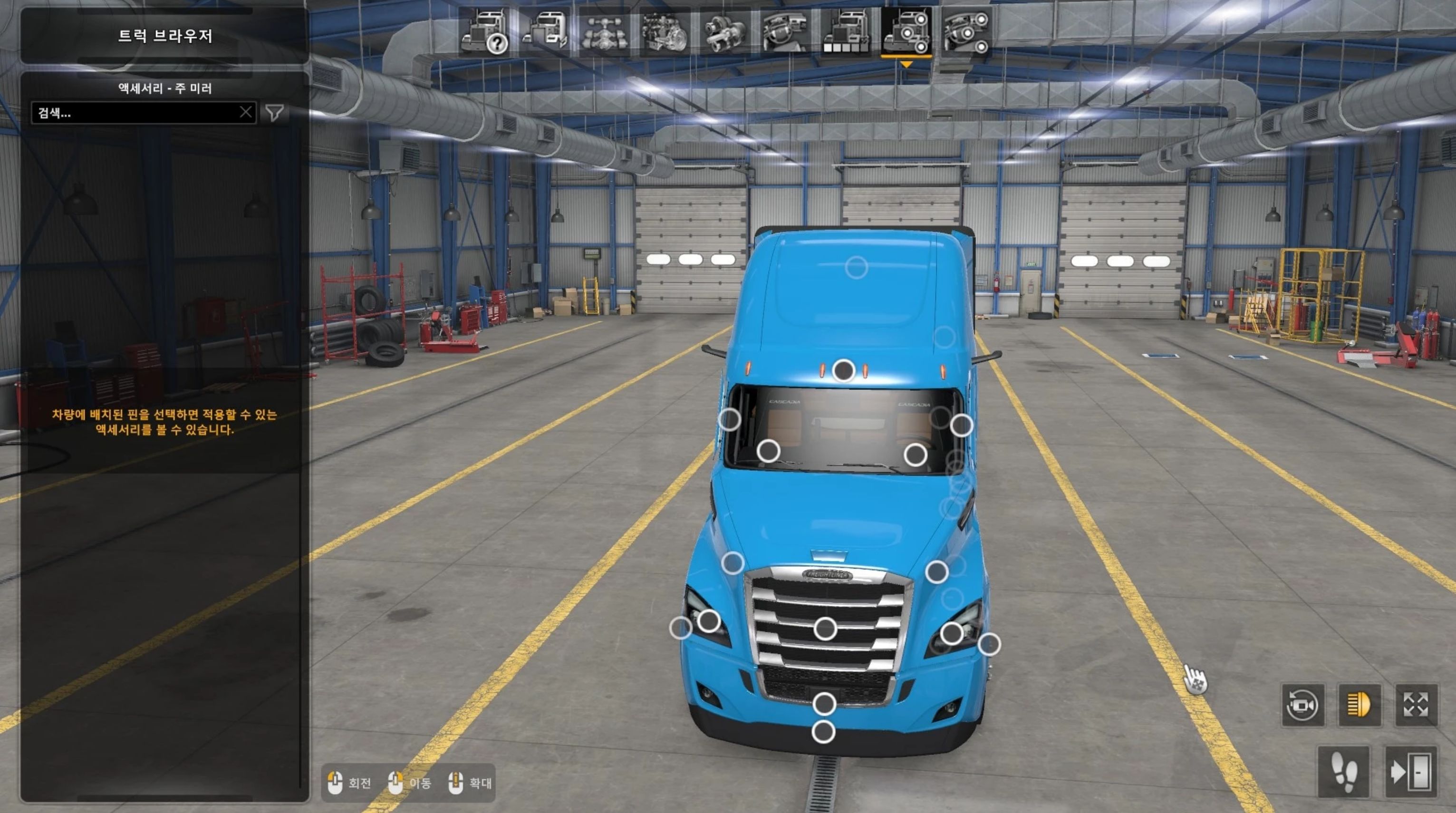Open the truck info tab with question mark
1456x813 pixels.
(485, 32)
